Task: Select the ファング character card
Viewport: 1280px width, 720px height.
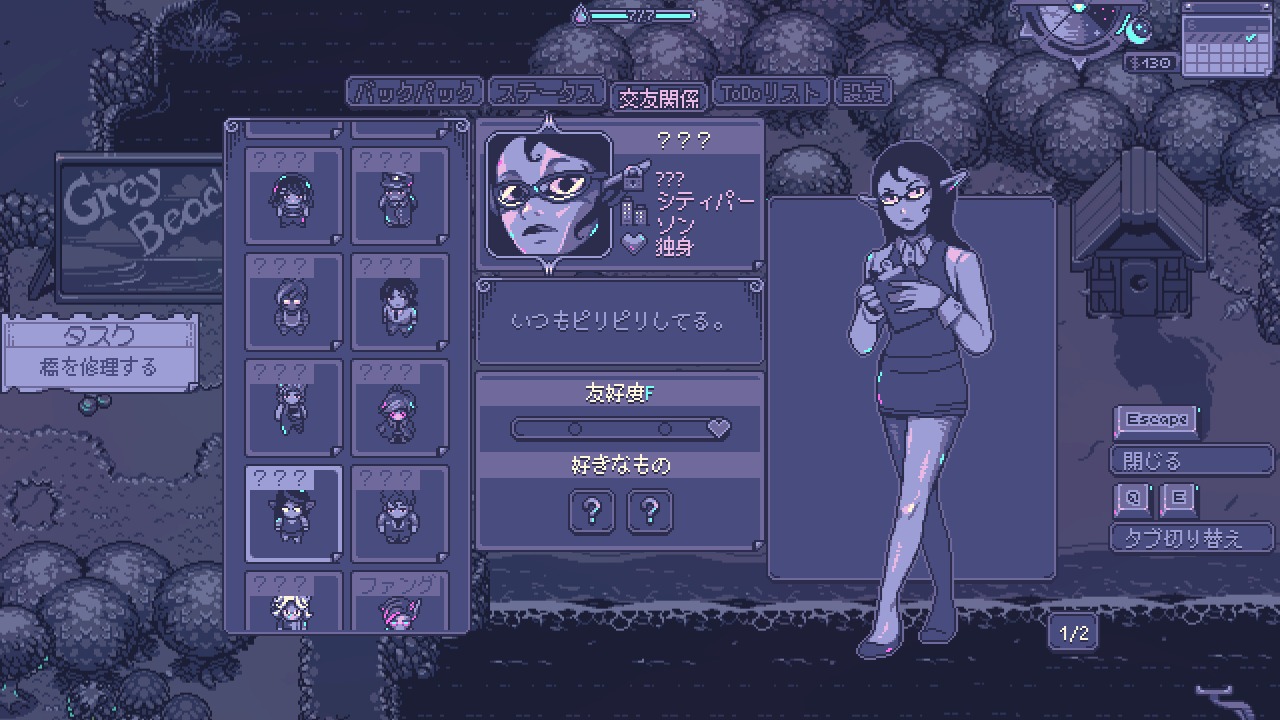Action: click(x=400, y=601)
